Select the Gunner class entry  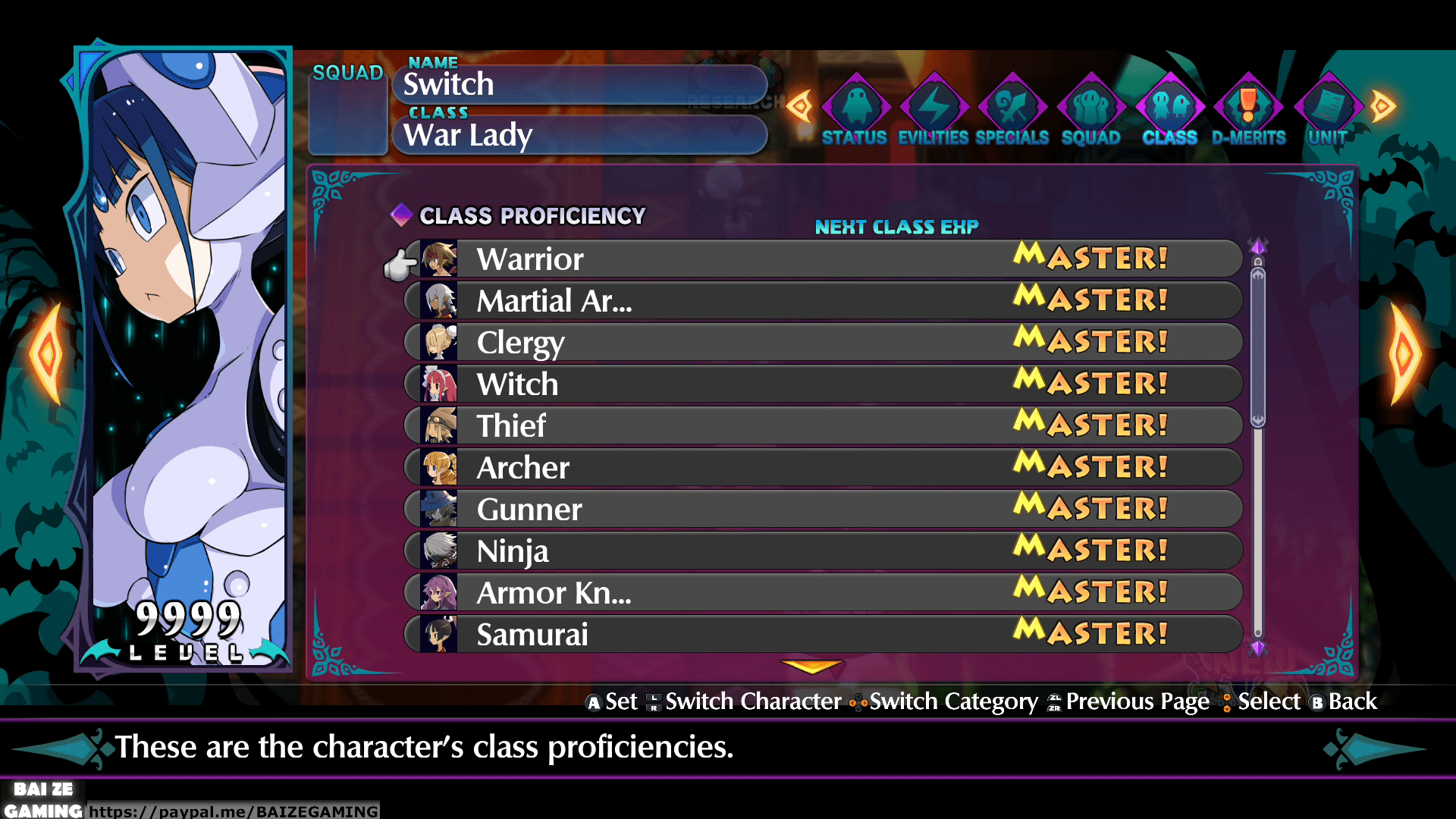(823, 510)
